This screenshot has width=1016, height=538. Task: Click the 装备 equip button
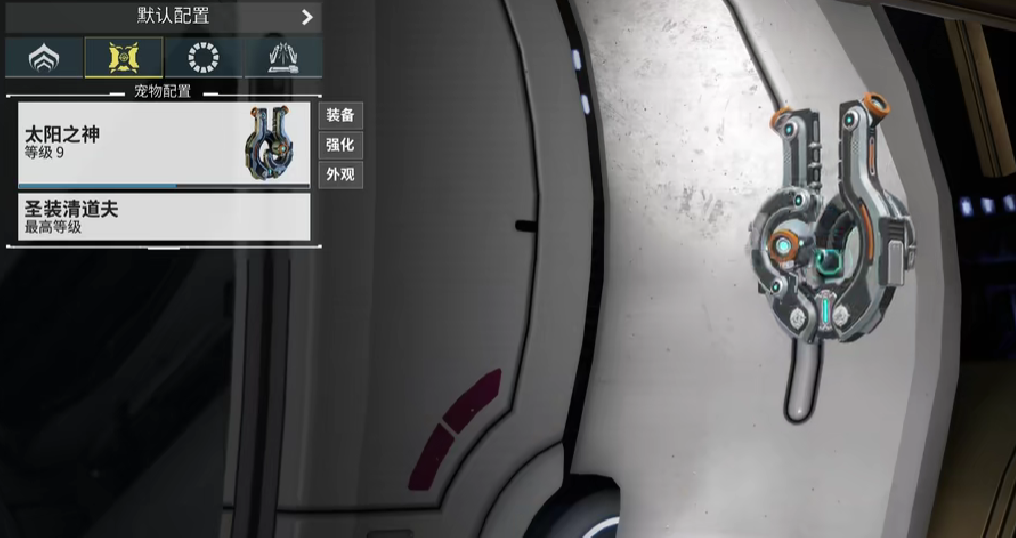click(340, 115)
